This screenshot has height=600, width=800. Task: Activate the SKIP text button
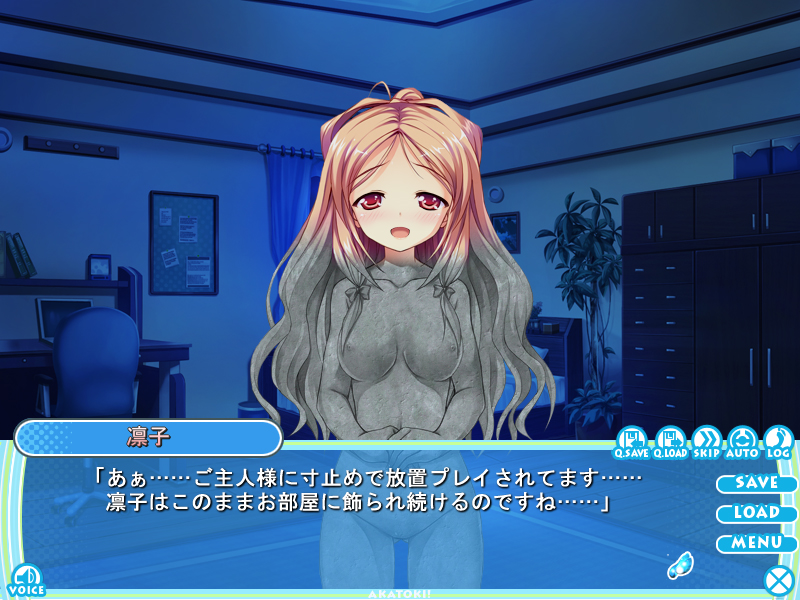[706, 441]
